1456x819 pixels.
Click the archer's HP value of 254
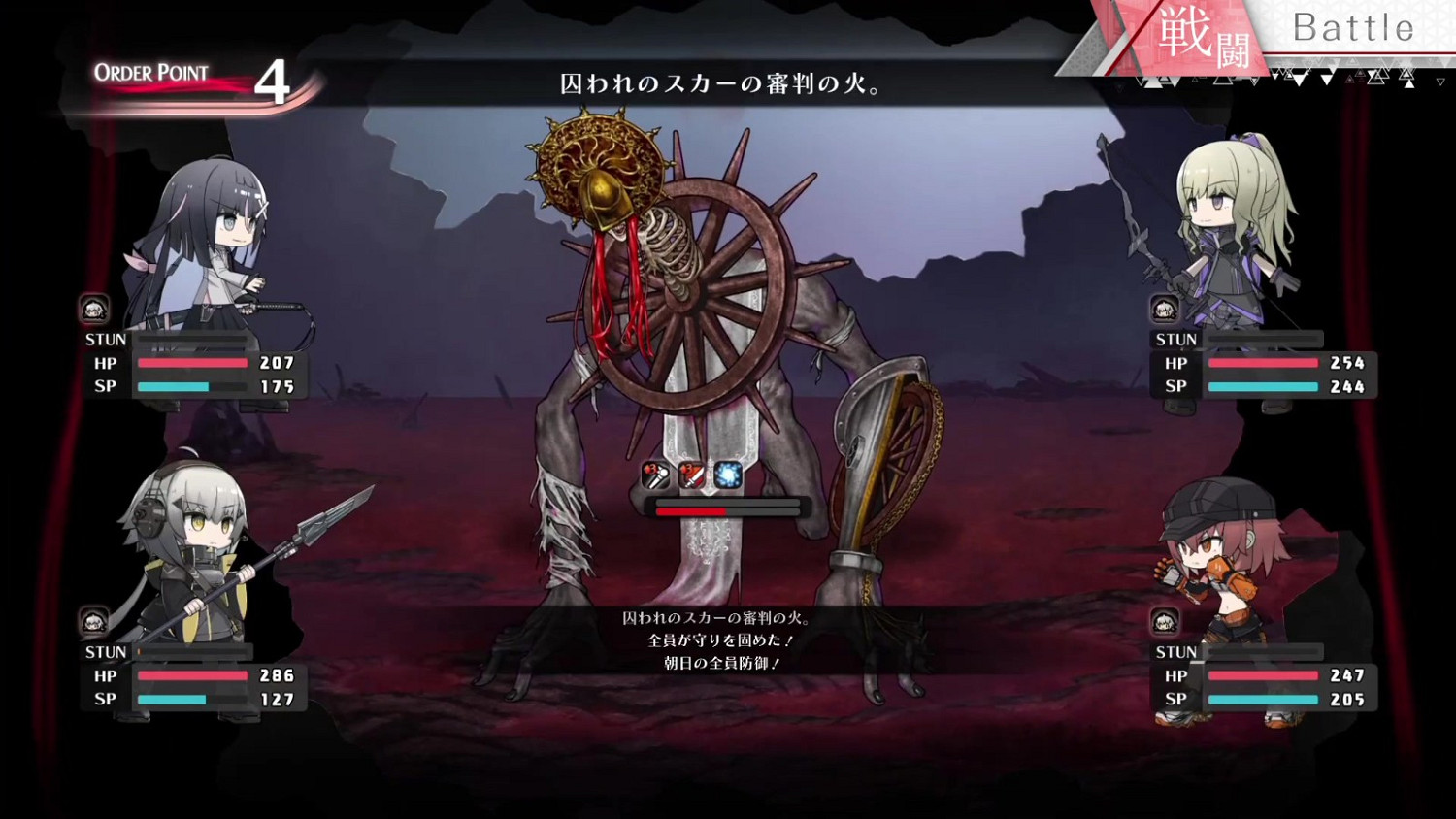pyautogui.click(x=1347, y=364)
